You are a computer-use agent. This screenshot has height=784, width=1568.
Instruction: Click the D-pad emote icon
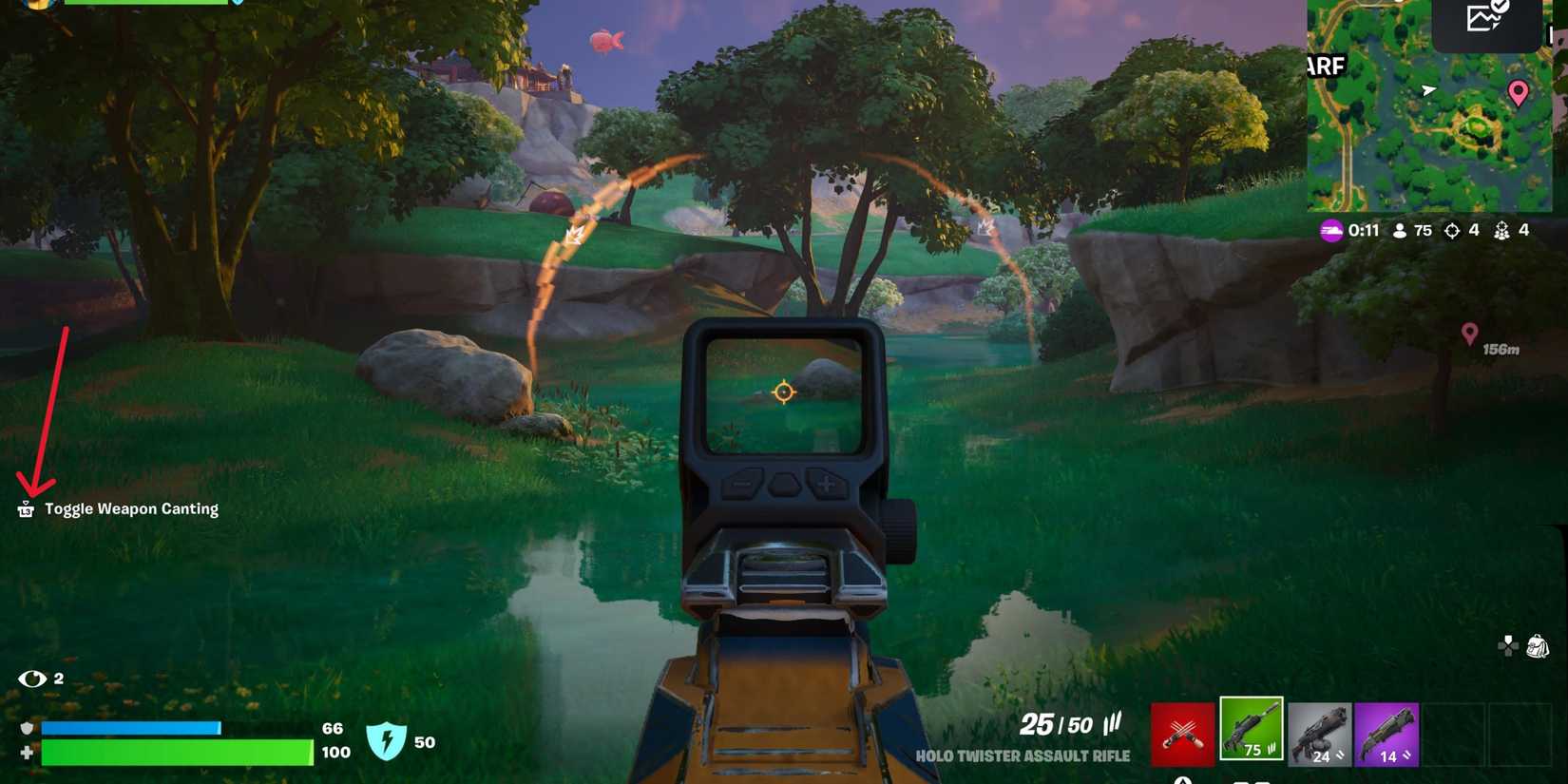(x=1506, y=646)
